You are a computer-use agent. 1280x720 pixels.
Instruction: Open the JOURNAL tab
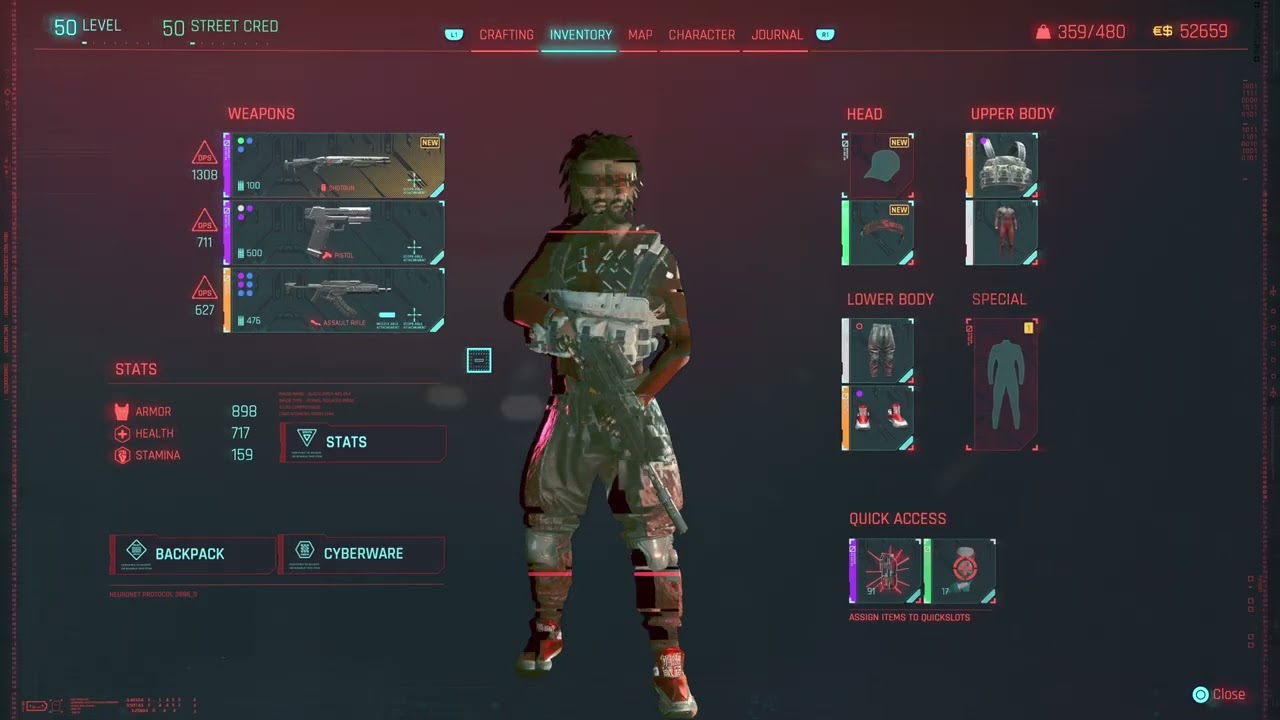coord(776,34)
